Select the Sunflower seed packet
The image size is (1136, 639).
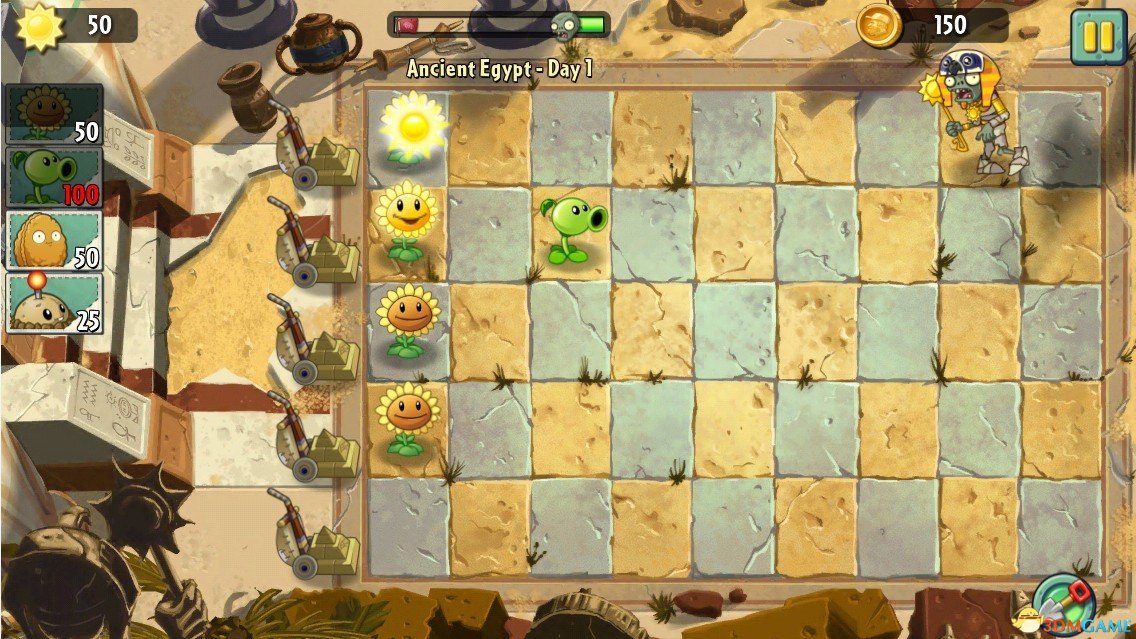54,113
